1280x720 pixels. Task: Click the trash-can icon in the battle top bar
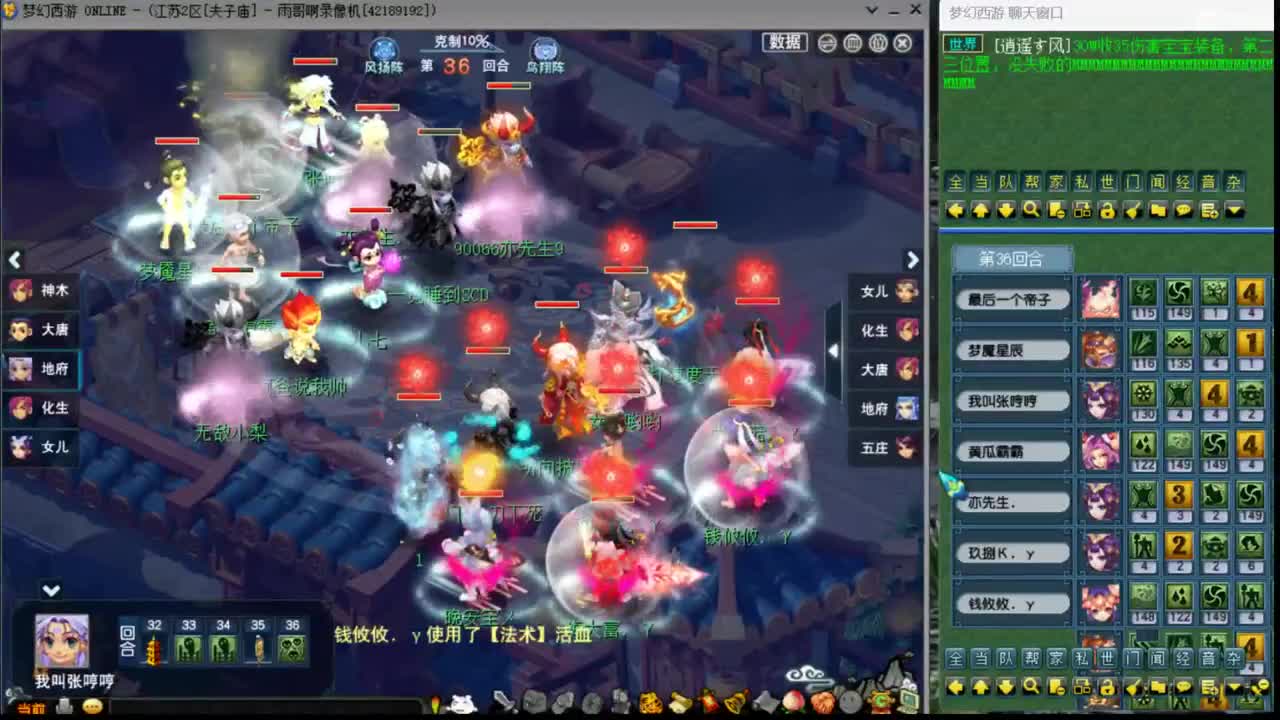click(851, 44)
